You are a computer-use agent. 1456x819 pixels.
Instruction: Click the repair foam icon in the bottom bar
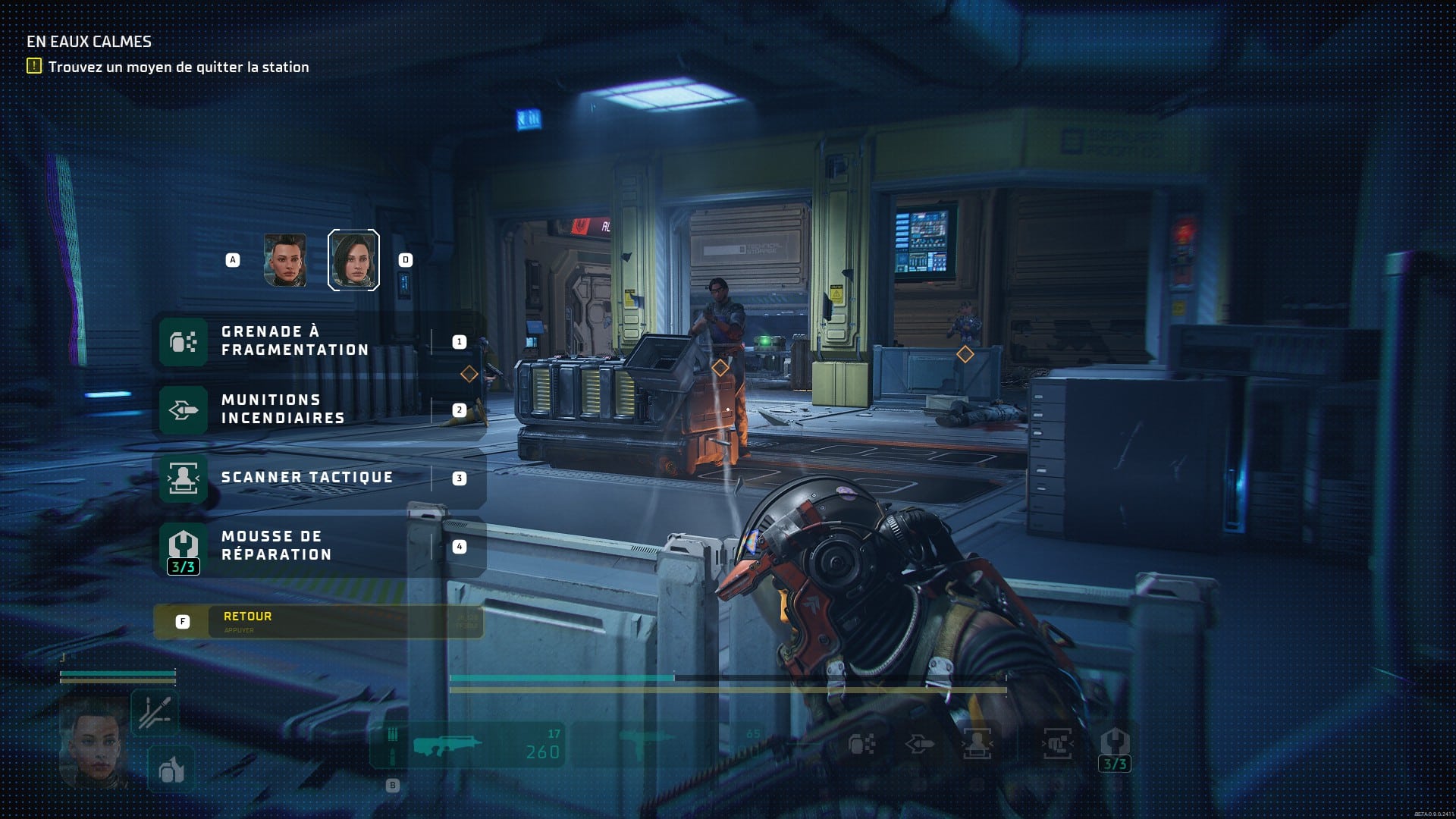tap(1115, 745)
